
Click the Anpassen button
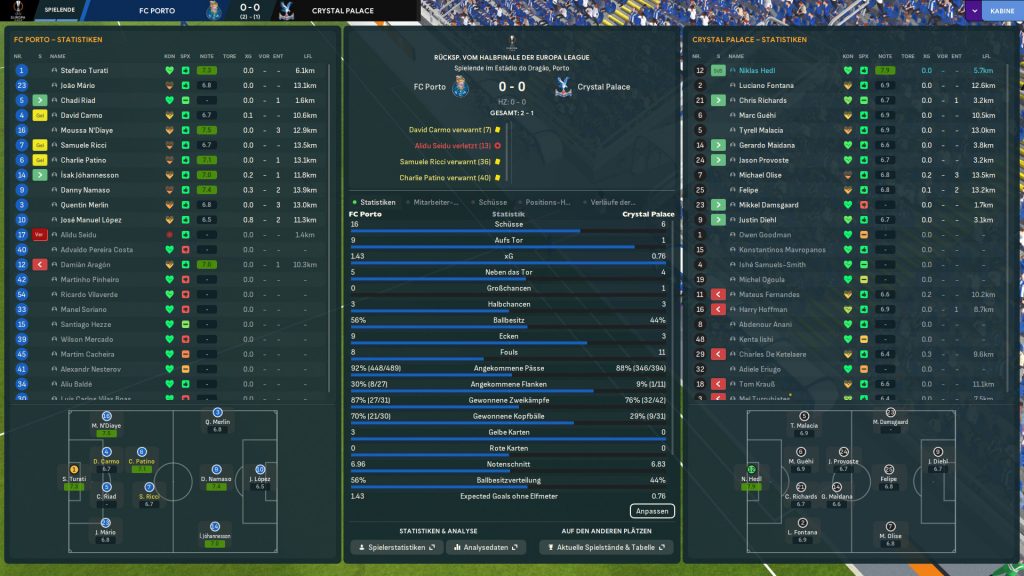(x=651, y=511)
